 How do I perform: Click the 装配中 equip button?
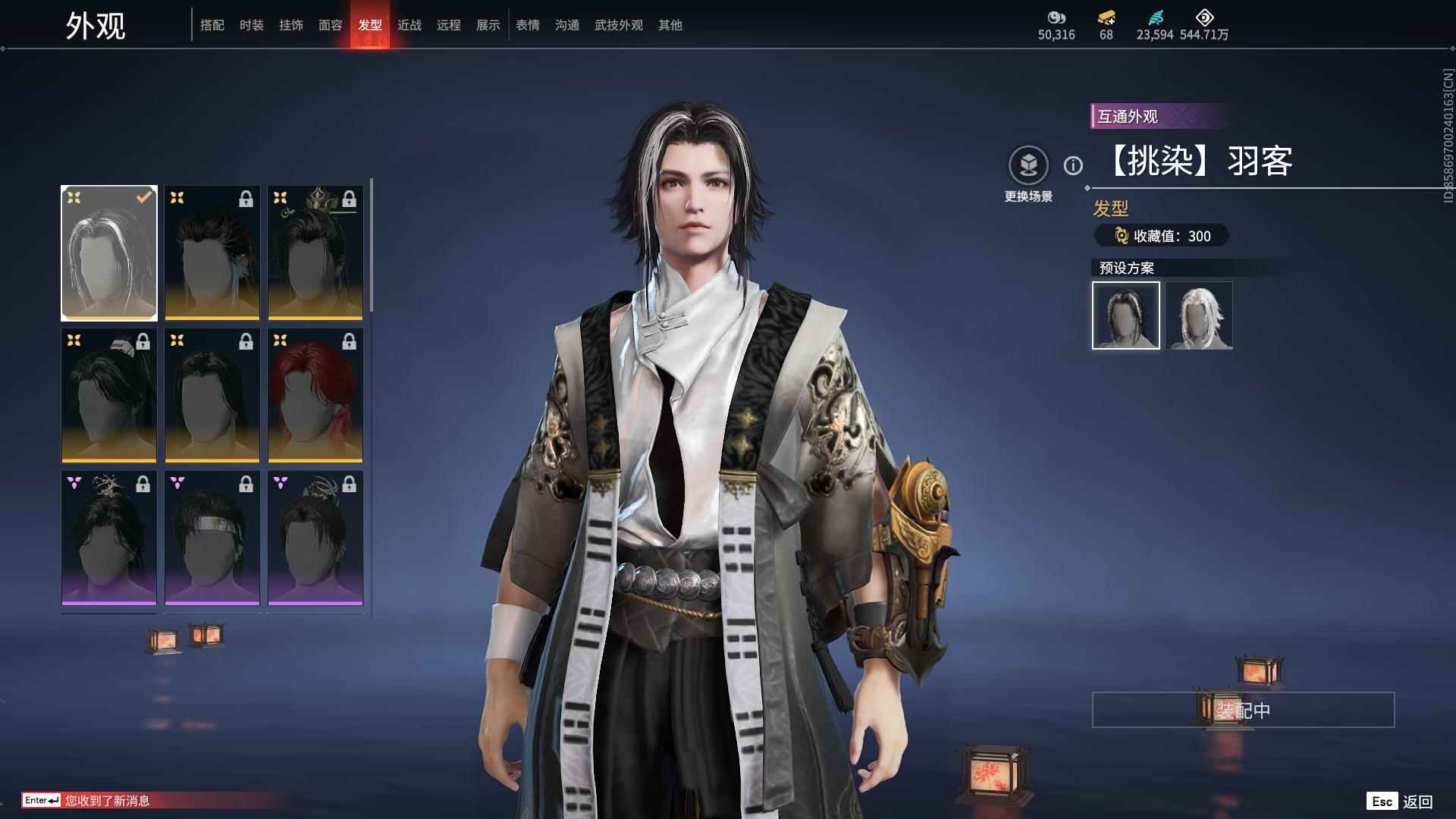(1243, 710)
